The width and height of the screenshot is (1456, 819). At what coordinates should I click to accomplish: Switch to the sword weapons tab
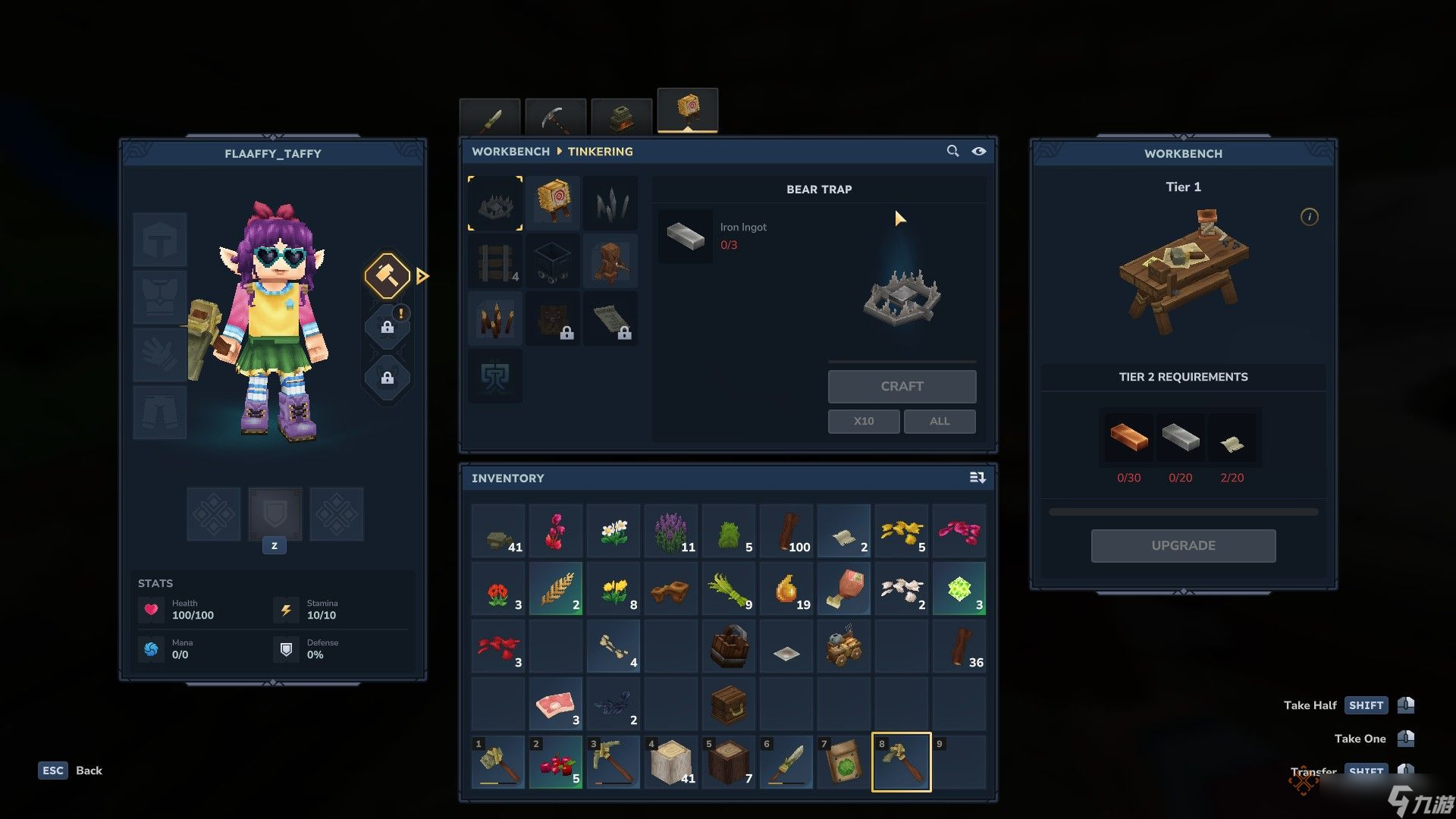(x=490, y=117)
